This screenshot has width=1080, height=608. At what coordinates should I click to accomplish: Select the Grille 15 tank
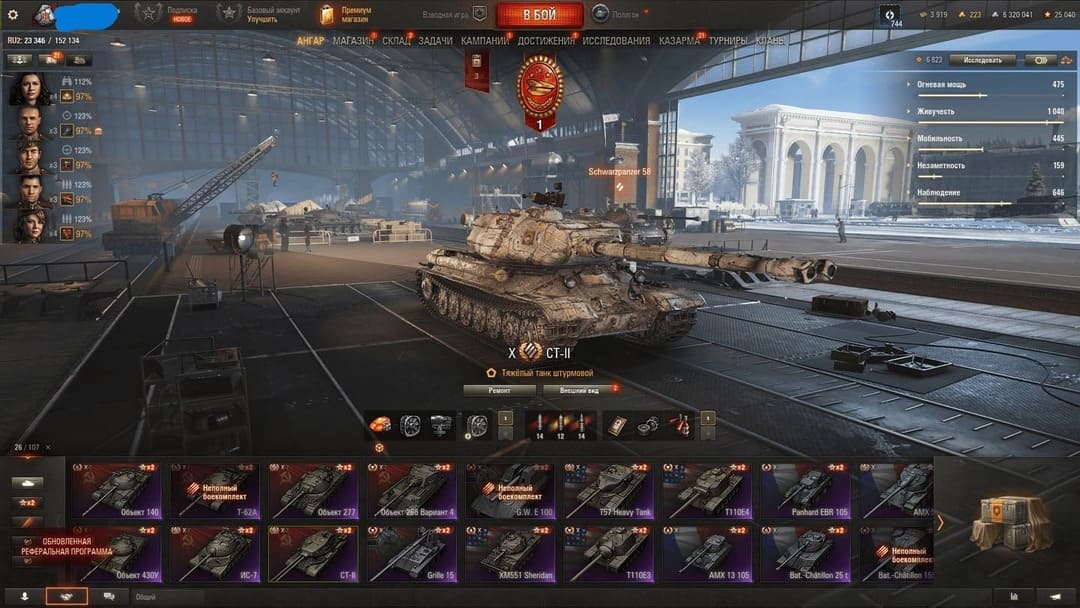pyautogui.click(x=410, y=553)
